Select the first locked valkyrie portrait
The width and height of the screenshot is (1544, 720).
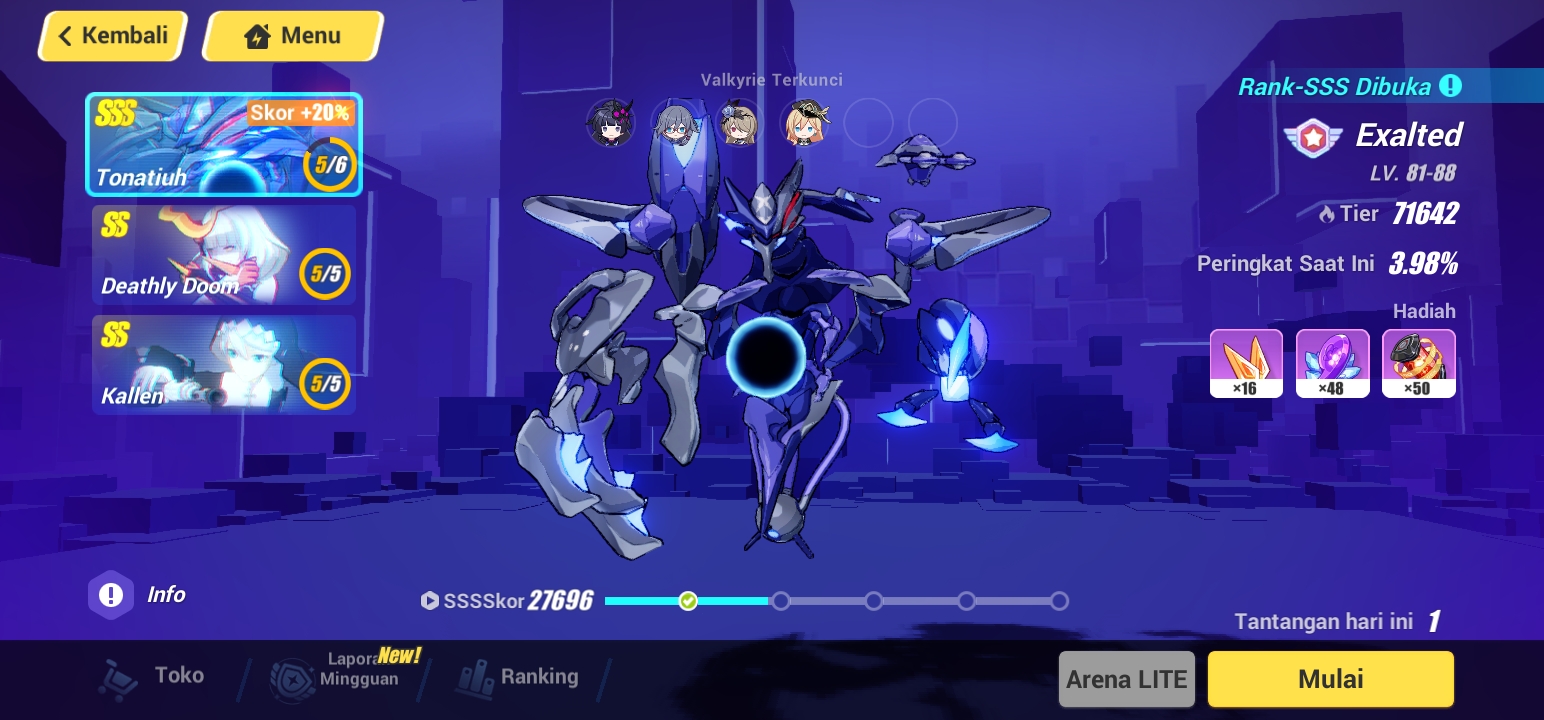pyautogui.click(x=610, y=123)
